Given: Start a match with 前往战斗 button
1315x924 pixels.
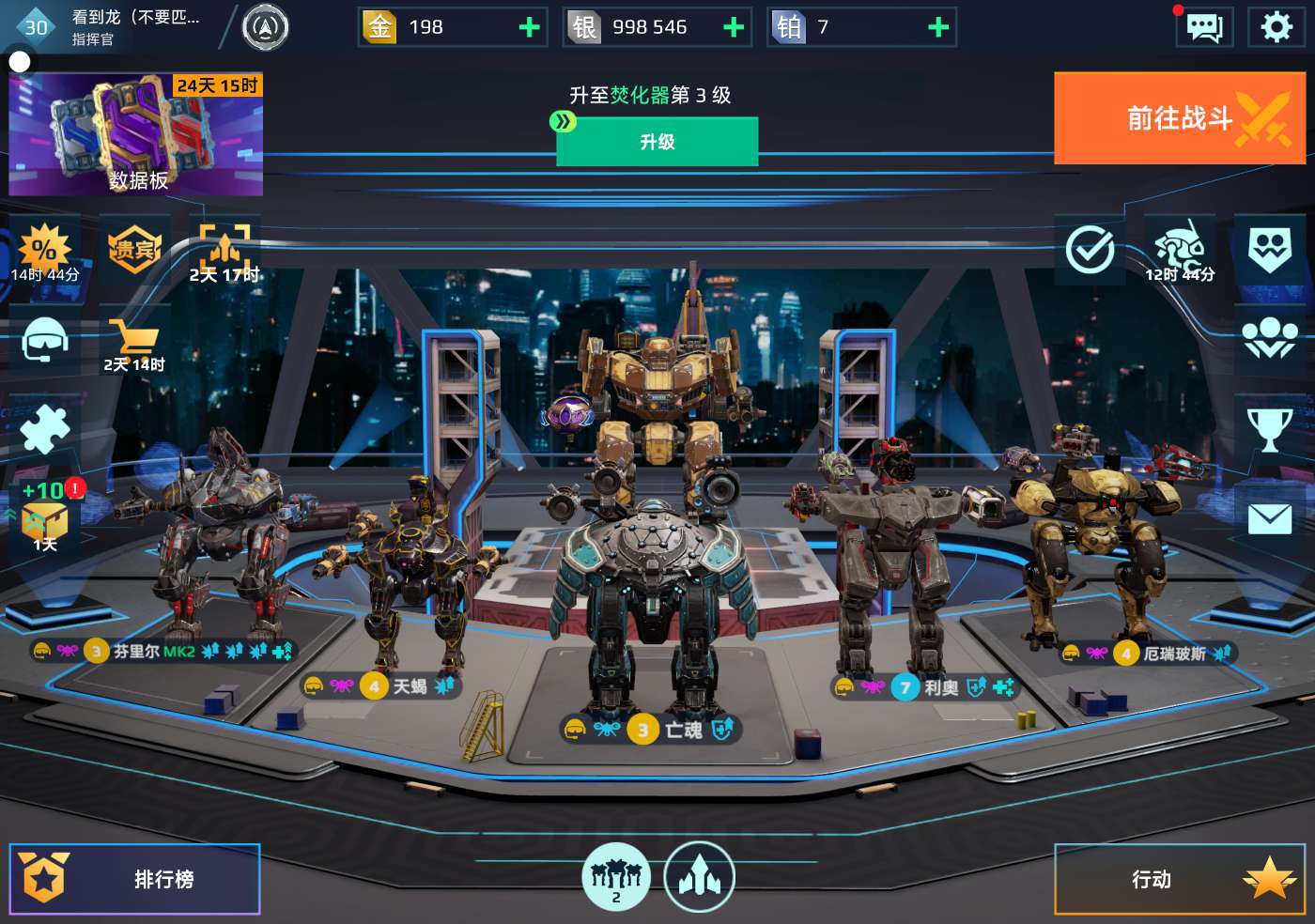Looking at the screenshot, I should pos(1179,118).
